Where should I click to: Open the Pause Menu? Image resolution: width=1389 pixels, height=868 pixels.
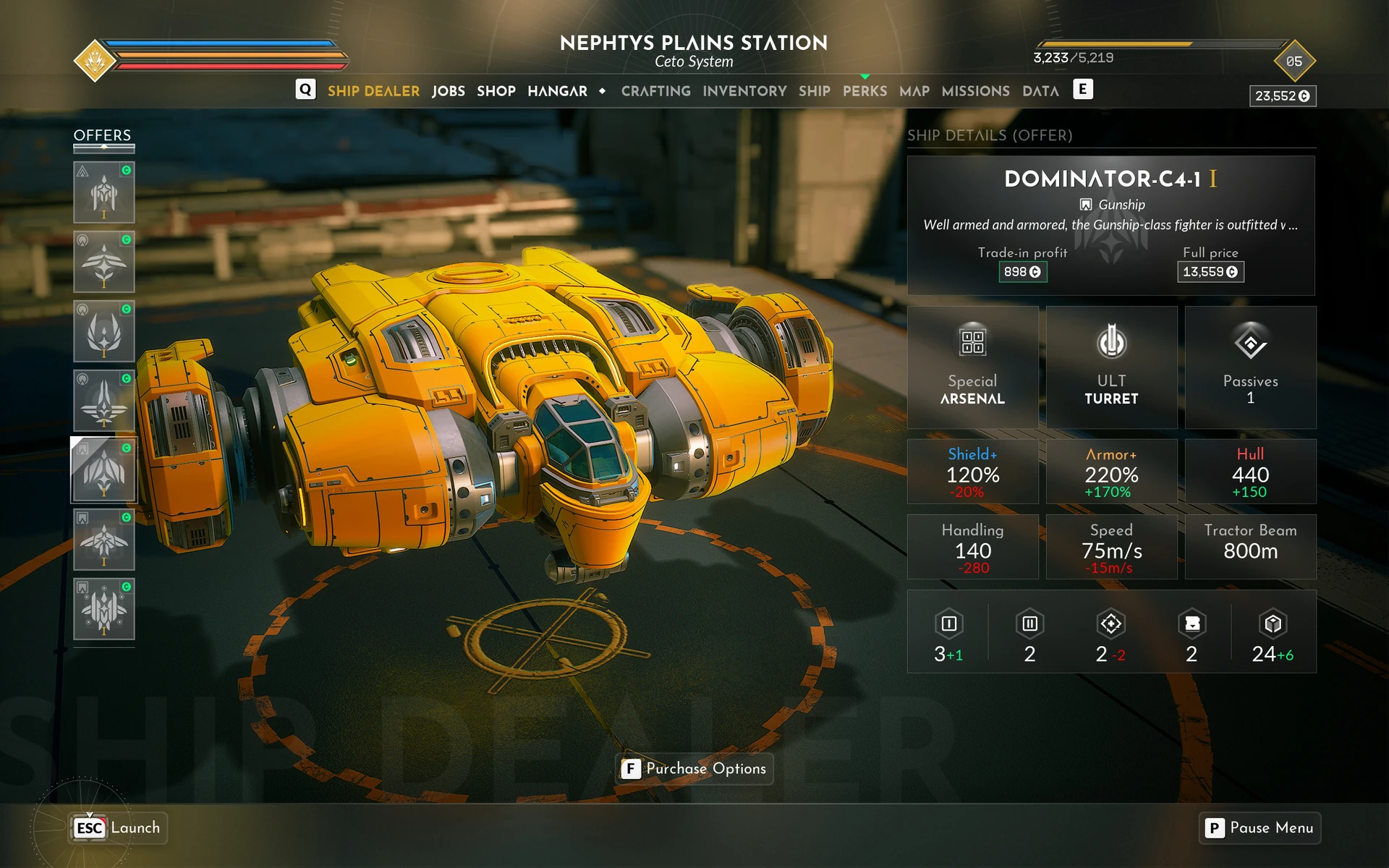click(x=1260, y=827)
